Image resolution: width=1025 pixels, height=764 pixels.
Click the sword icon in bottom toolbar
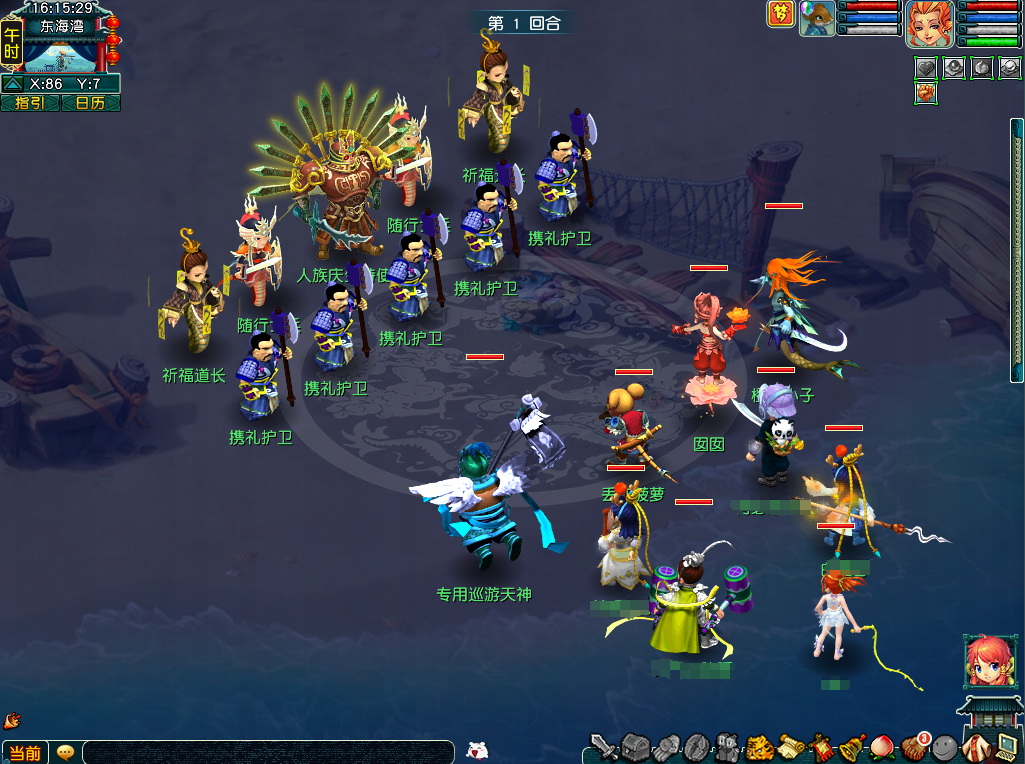(x=604, y=746)
